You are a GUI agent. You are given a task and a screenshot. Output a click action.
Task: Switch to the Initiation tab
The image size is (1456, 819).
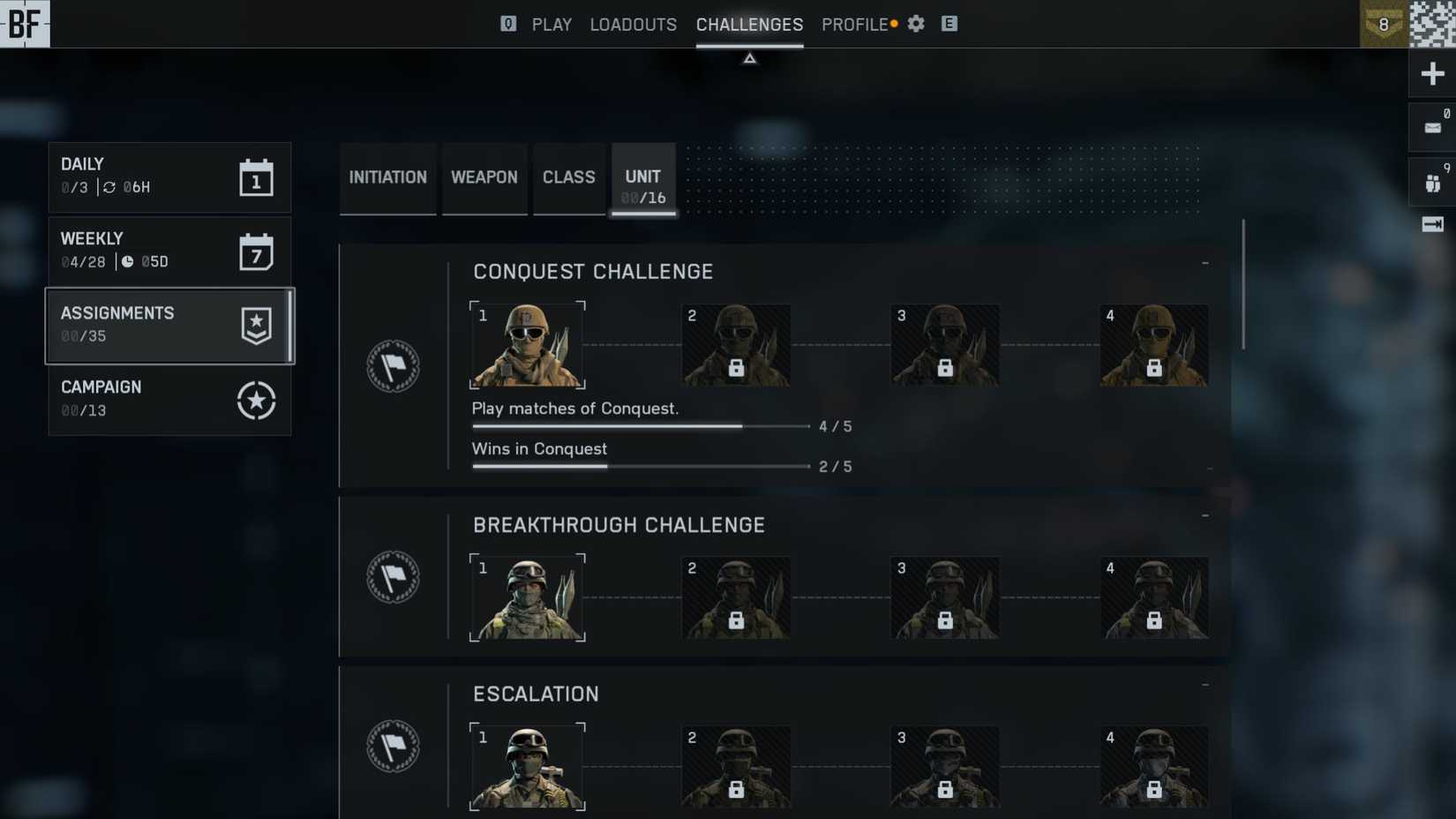387,177
